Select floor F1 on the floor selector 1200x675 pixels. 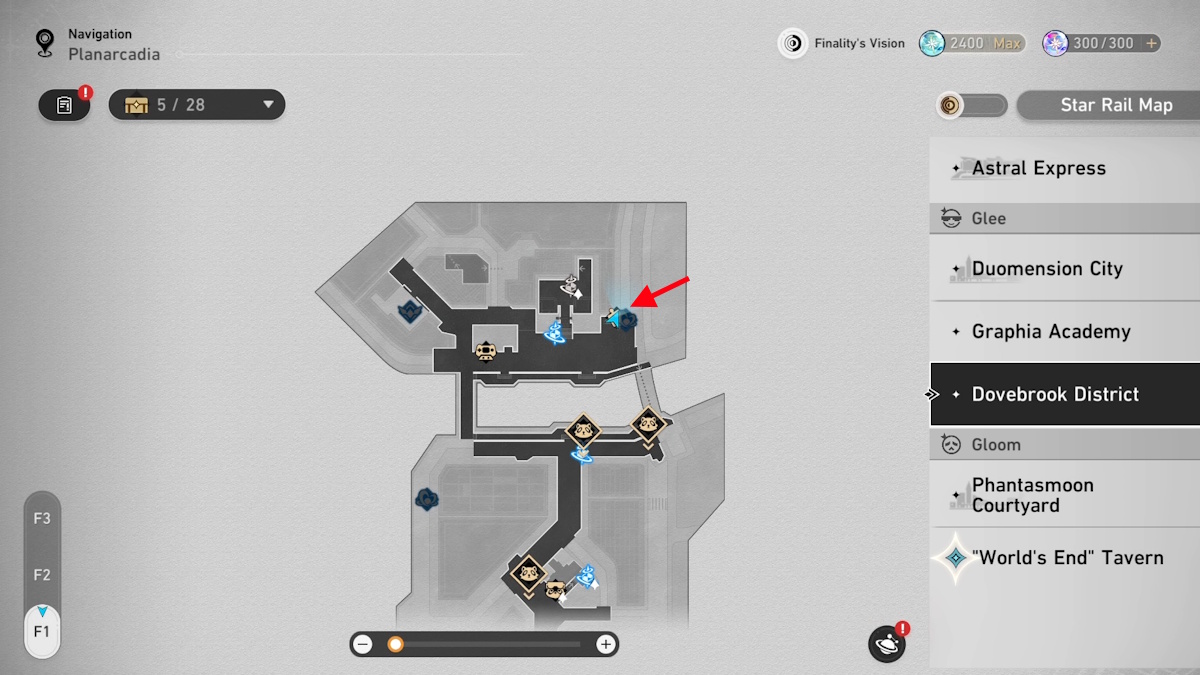(42, 632)
